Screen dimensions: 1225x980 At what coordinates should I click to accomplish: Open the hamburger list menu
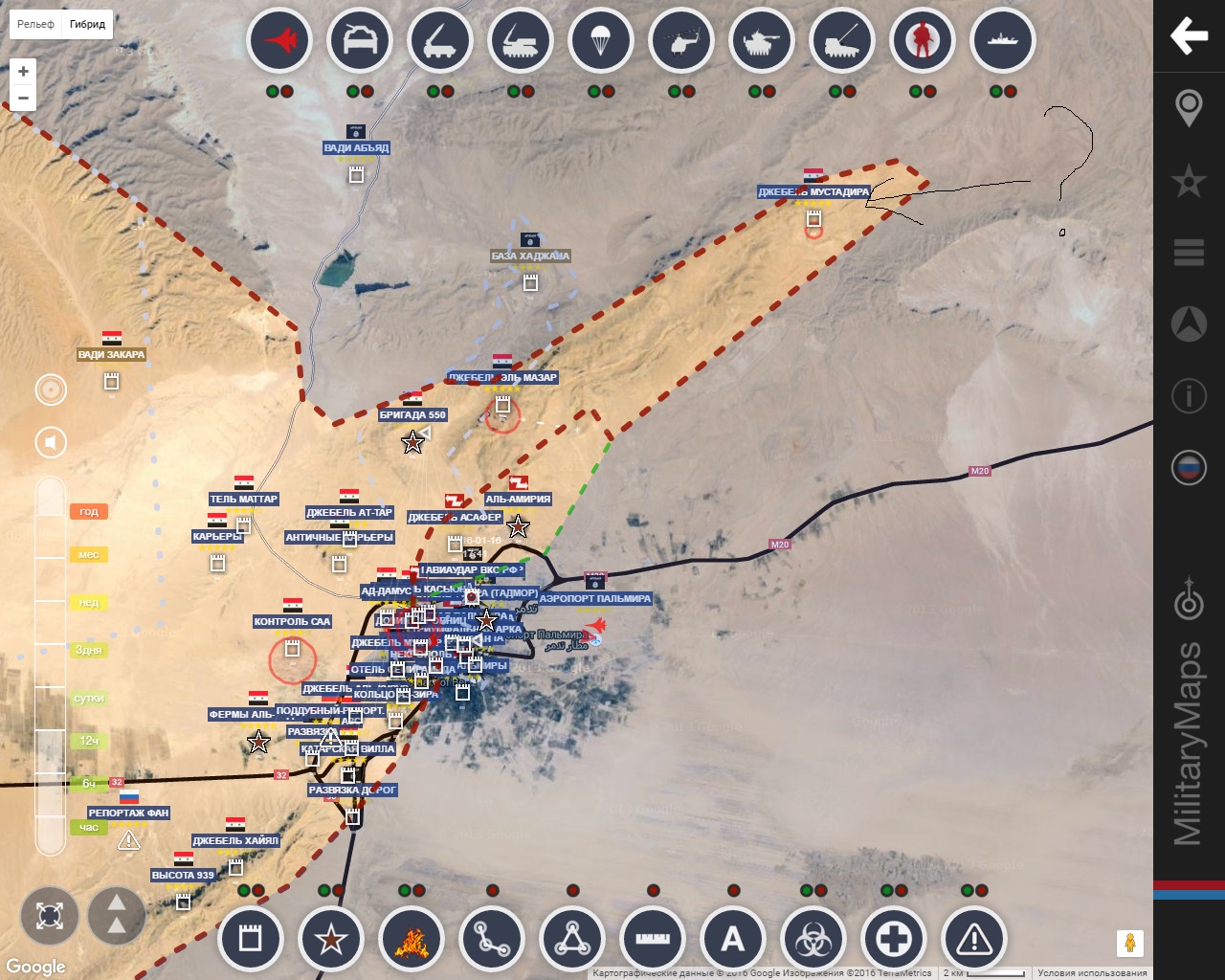(1189, 252)
